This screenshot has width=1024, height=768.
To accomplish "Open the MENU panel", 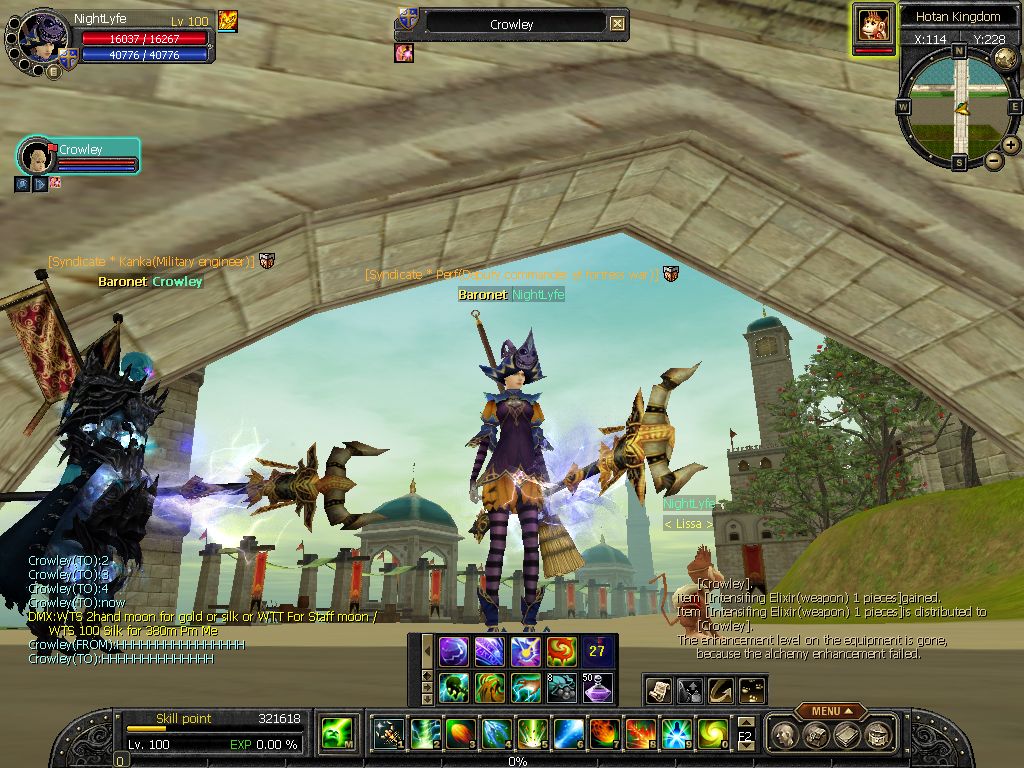I will [x=830, y=711].
